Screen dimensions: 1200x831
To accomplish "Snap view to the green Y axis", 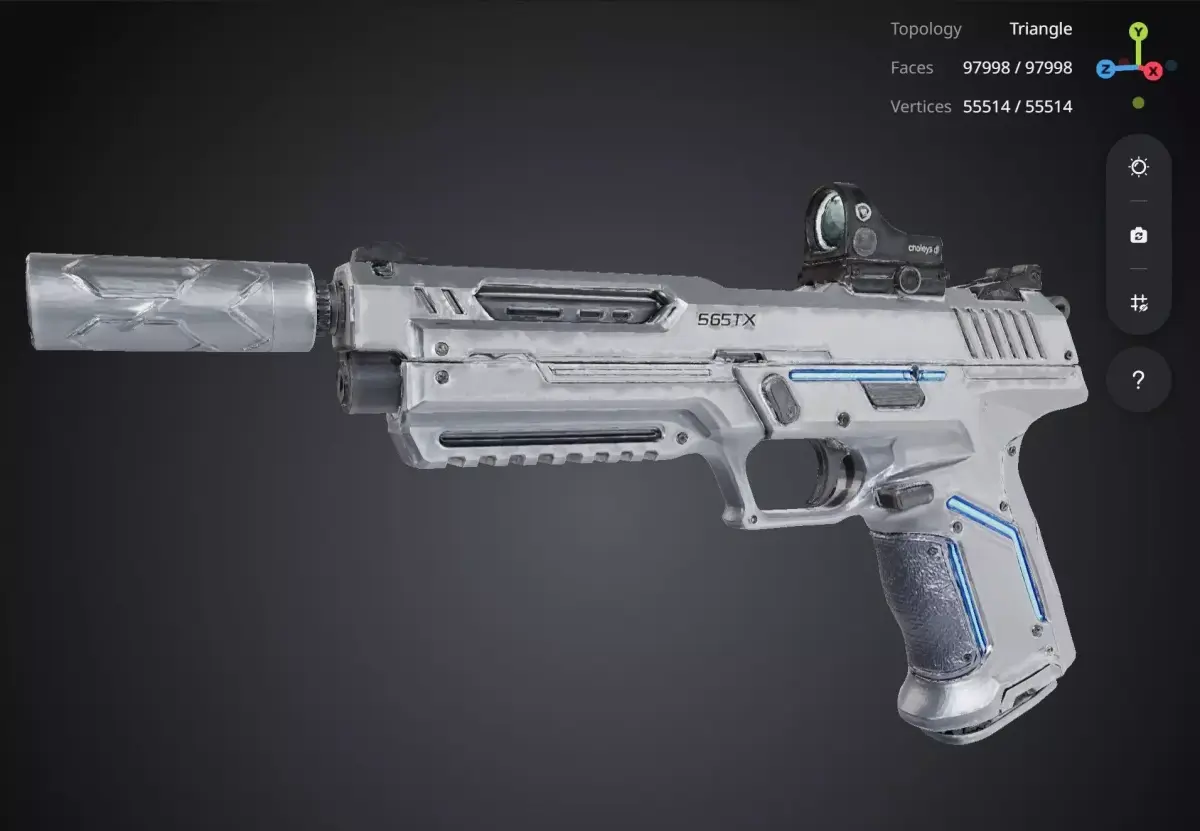I will 1139,32.
